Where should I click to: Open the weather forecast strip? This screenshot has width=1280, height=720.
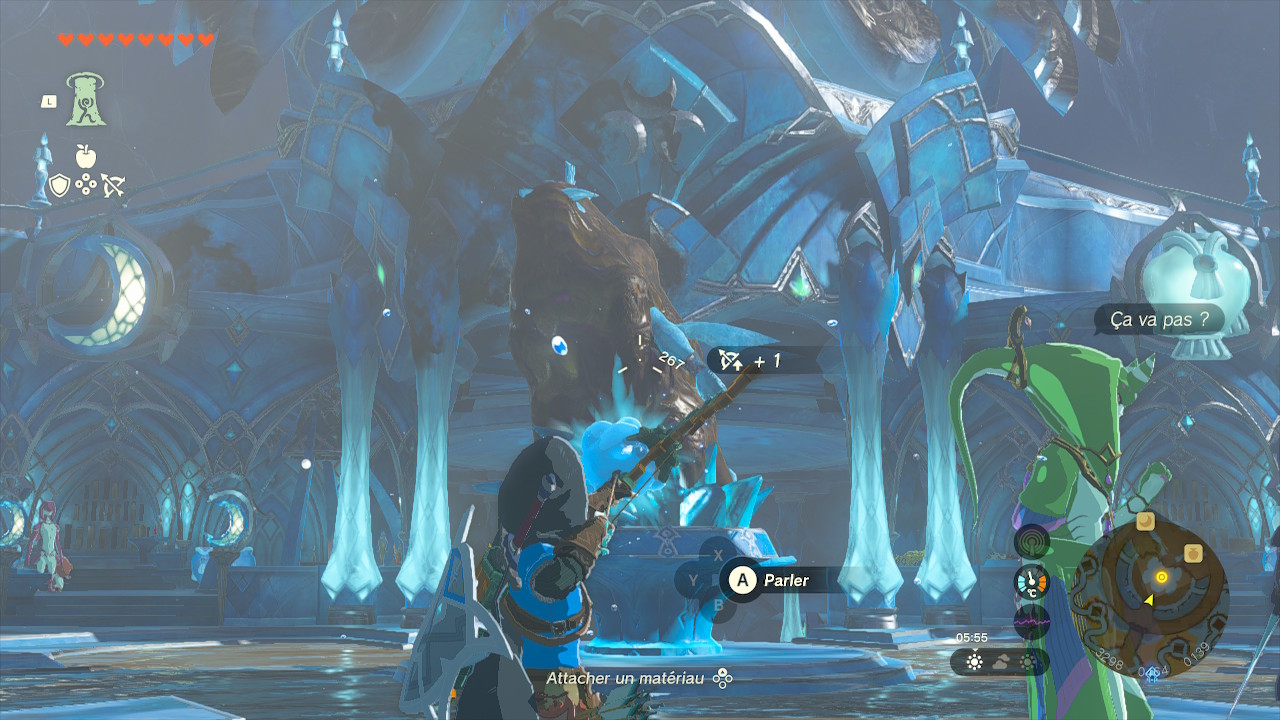tap(998, 662)
